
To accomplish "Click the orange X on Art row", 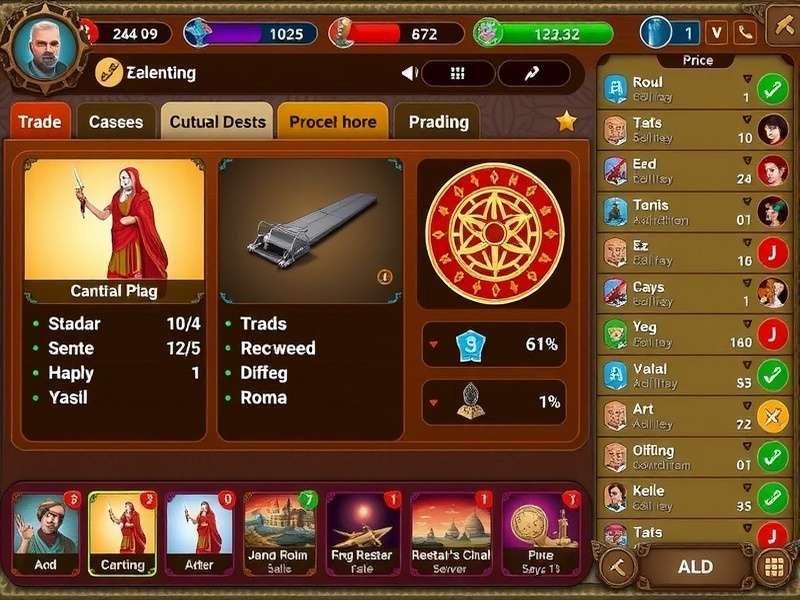I will pos(772,416).
